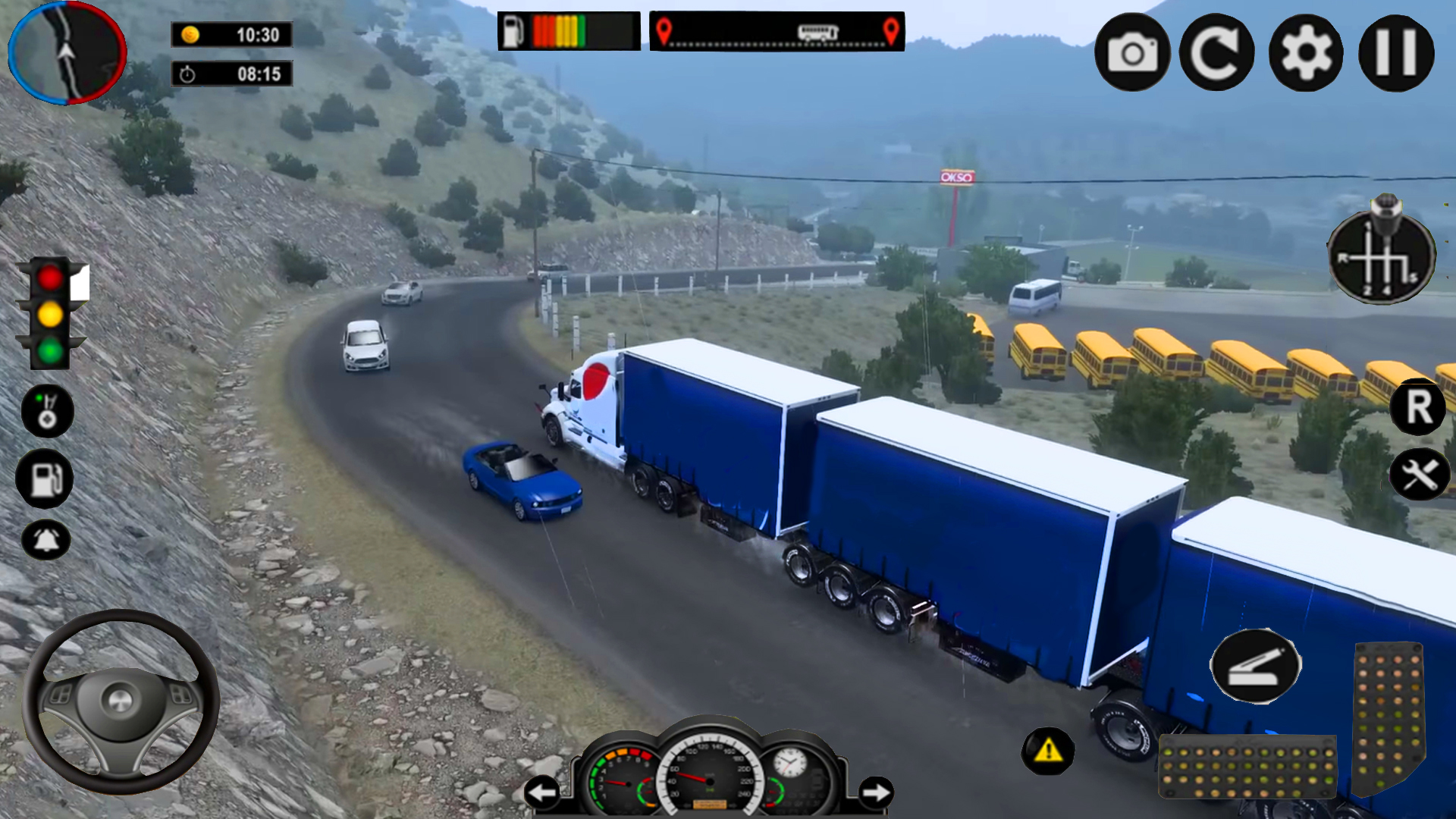Tap the fuel gauge bar at the top
1456x819 pixels.
coord(567,30)
